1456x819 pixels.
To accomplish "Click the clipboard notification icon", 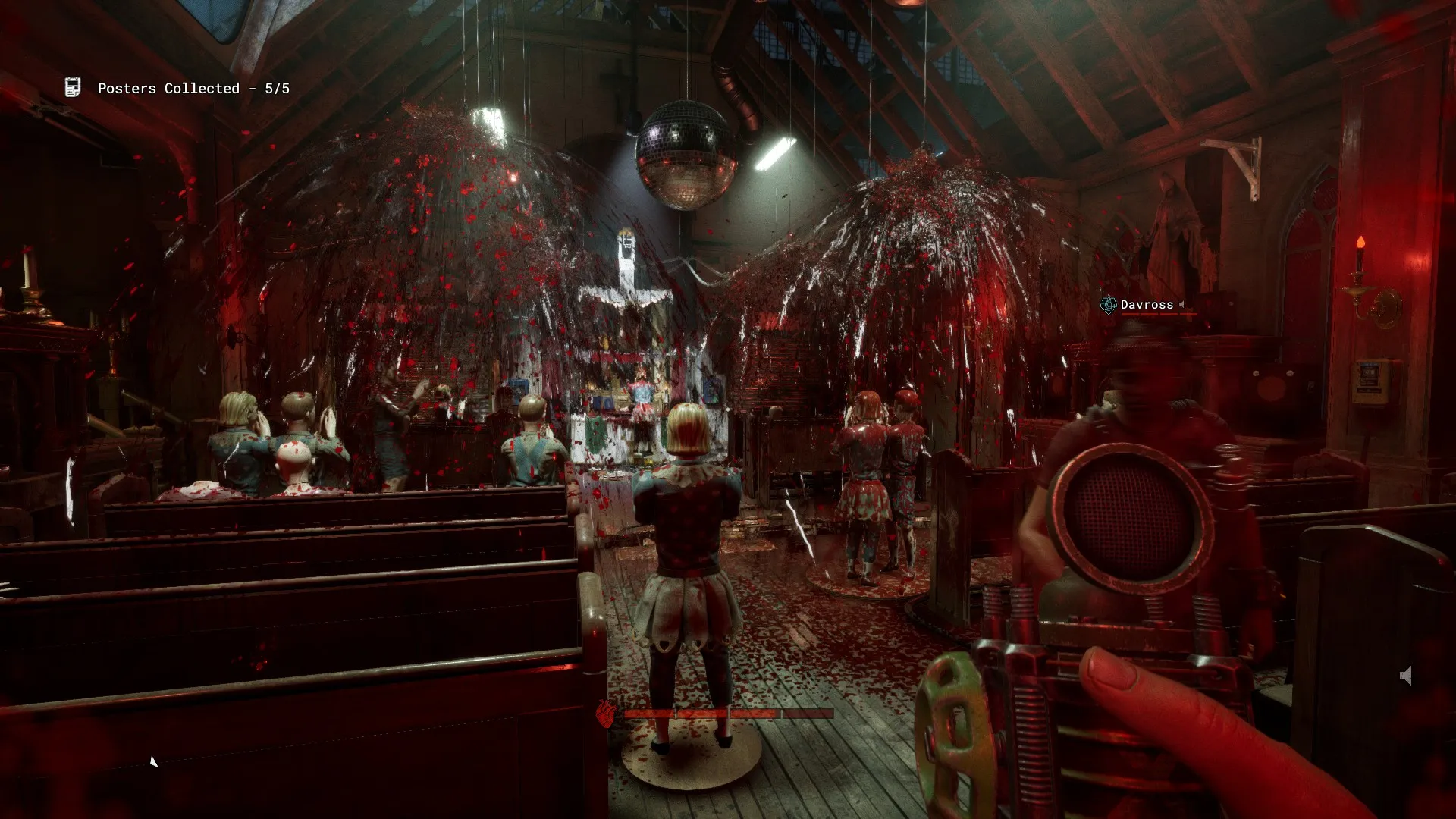I will pos(73,86).
